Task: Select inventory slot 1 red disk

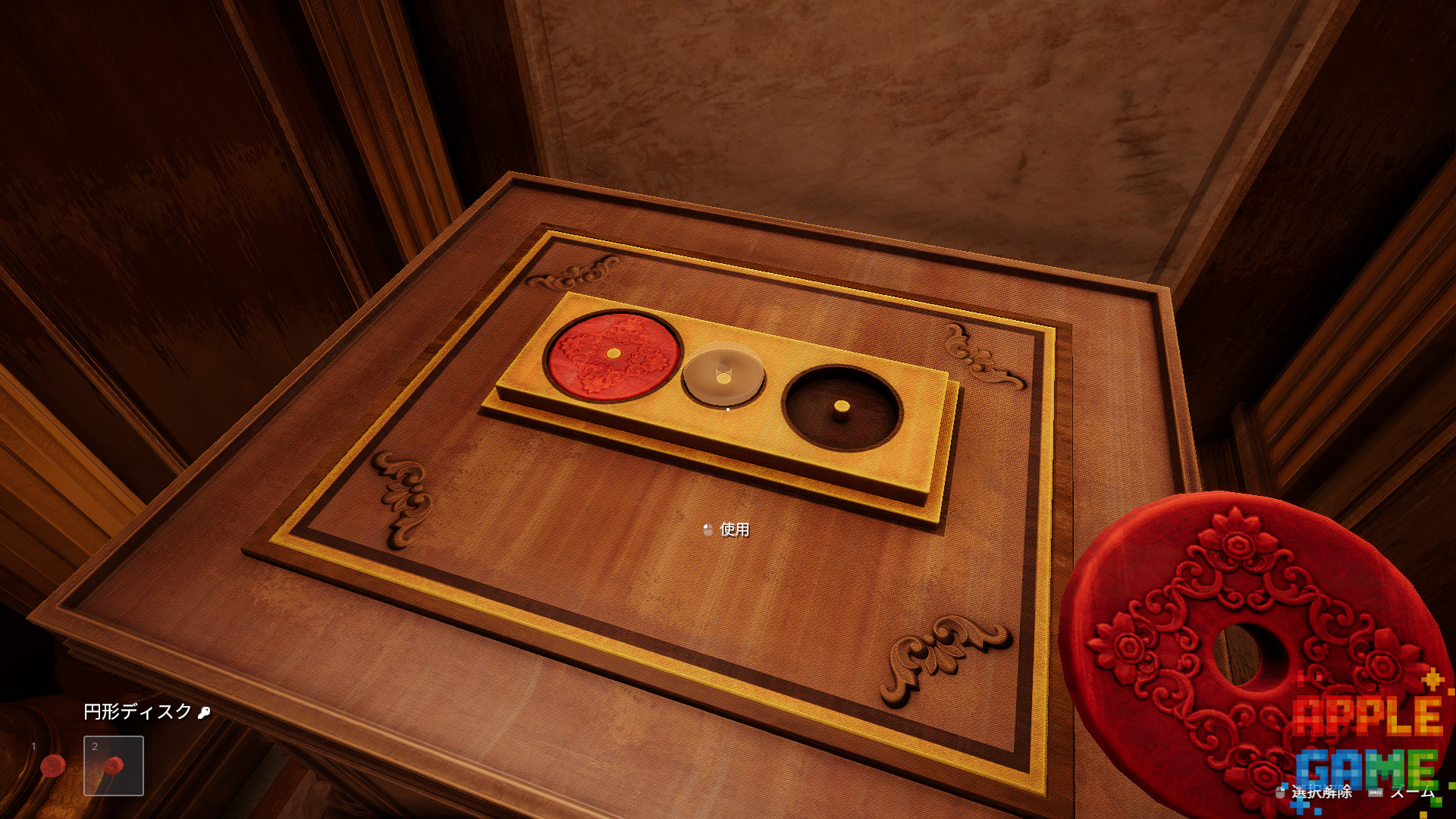Action: 52,766
